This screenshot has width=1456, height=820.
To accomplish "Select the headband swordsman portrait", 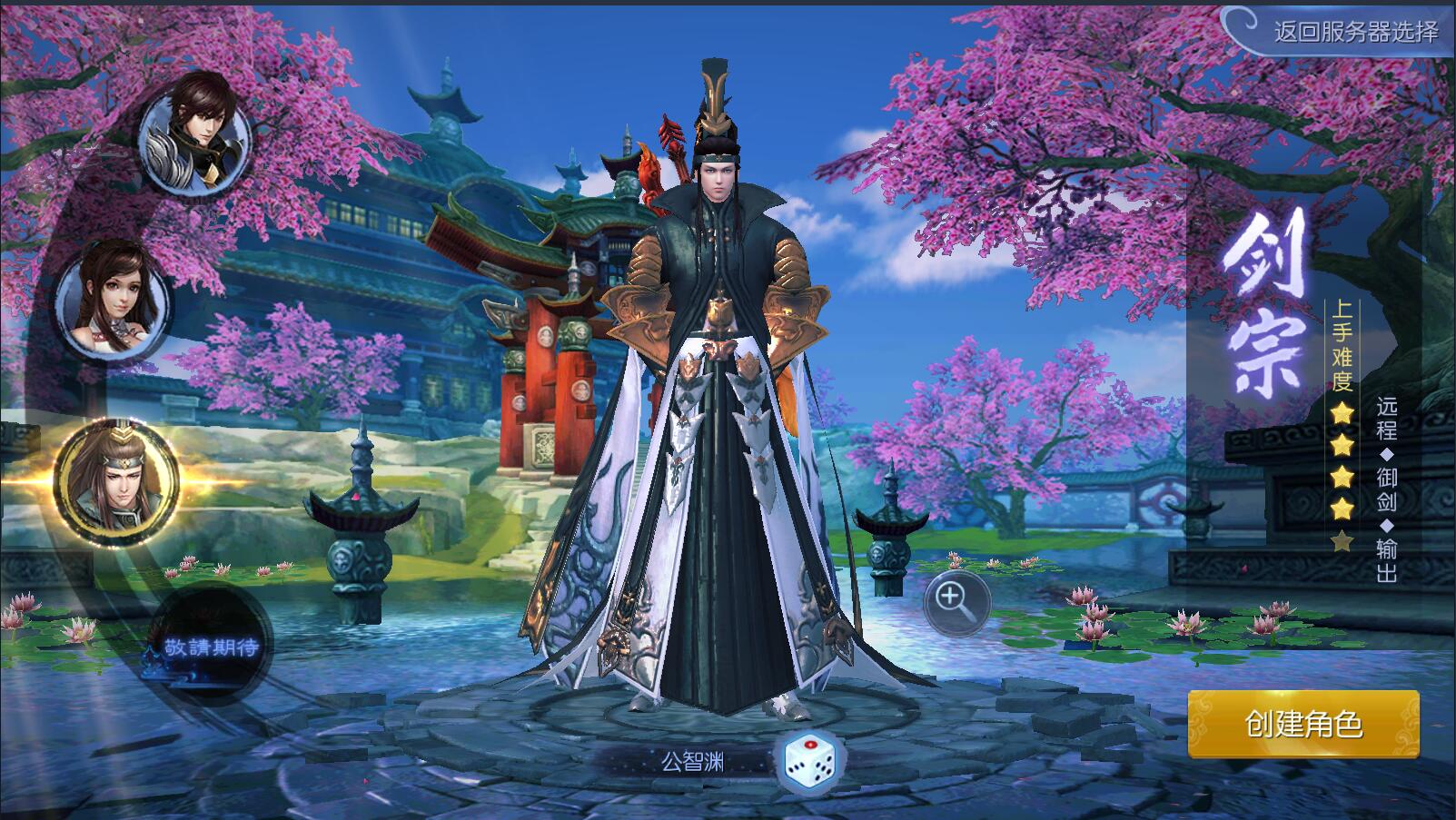I will [x=115, y=480].
